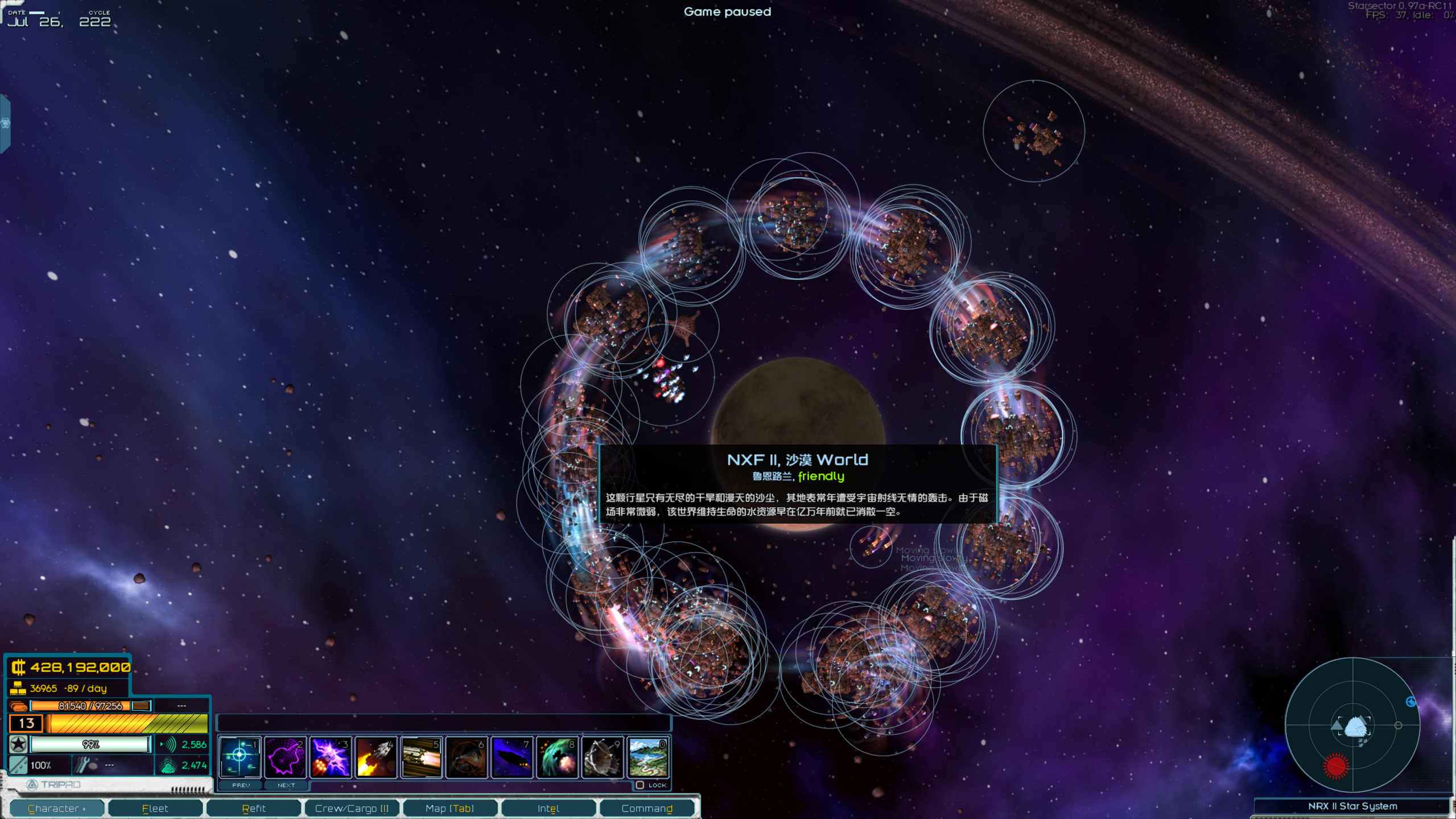1456x819 pixels.
Task: Toggle the ability bar LOCK checkbox
Action: (x=640, y=785)
